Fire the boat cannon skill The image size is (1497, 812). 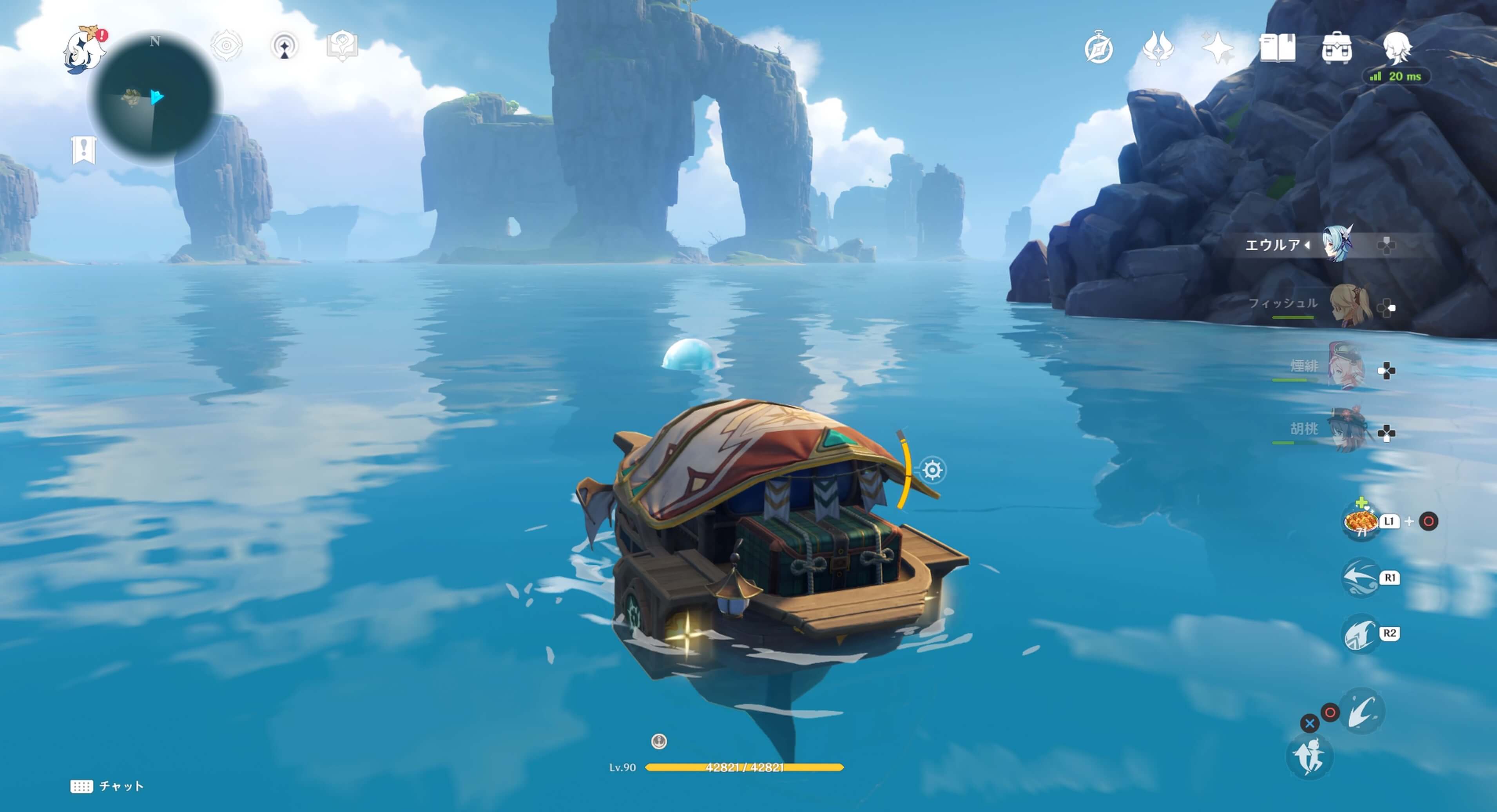tap(1361, 633)
